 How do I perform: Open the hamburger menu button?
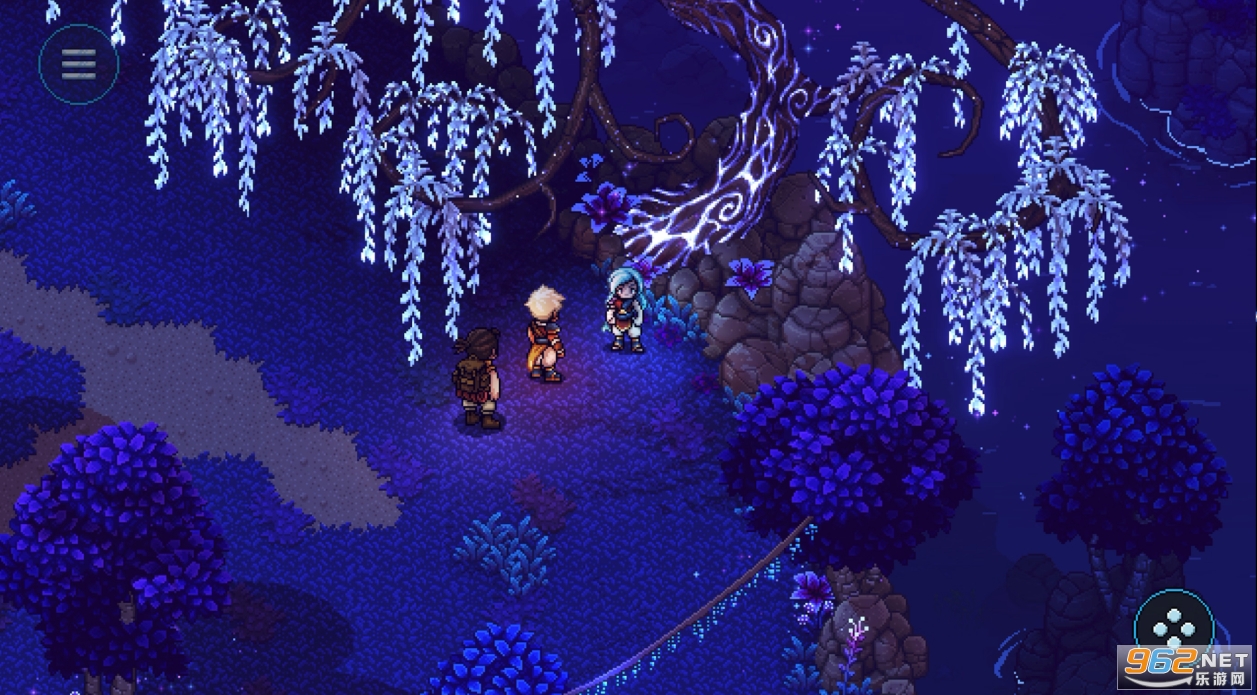78,64
